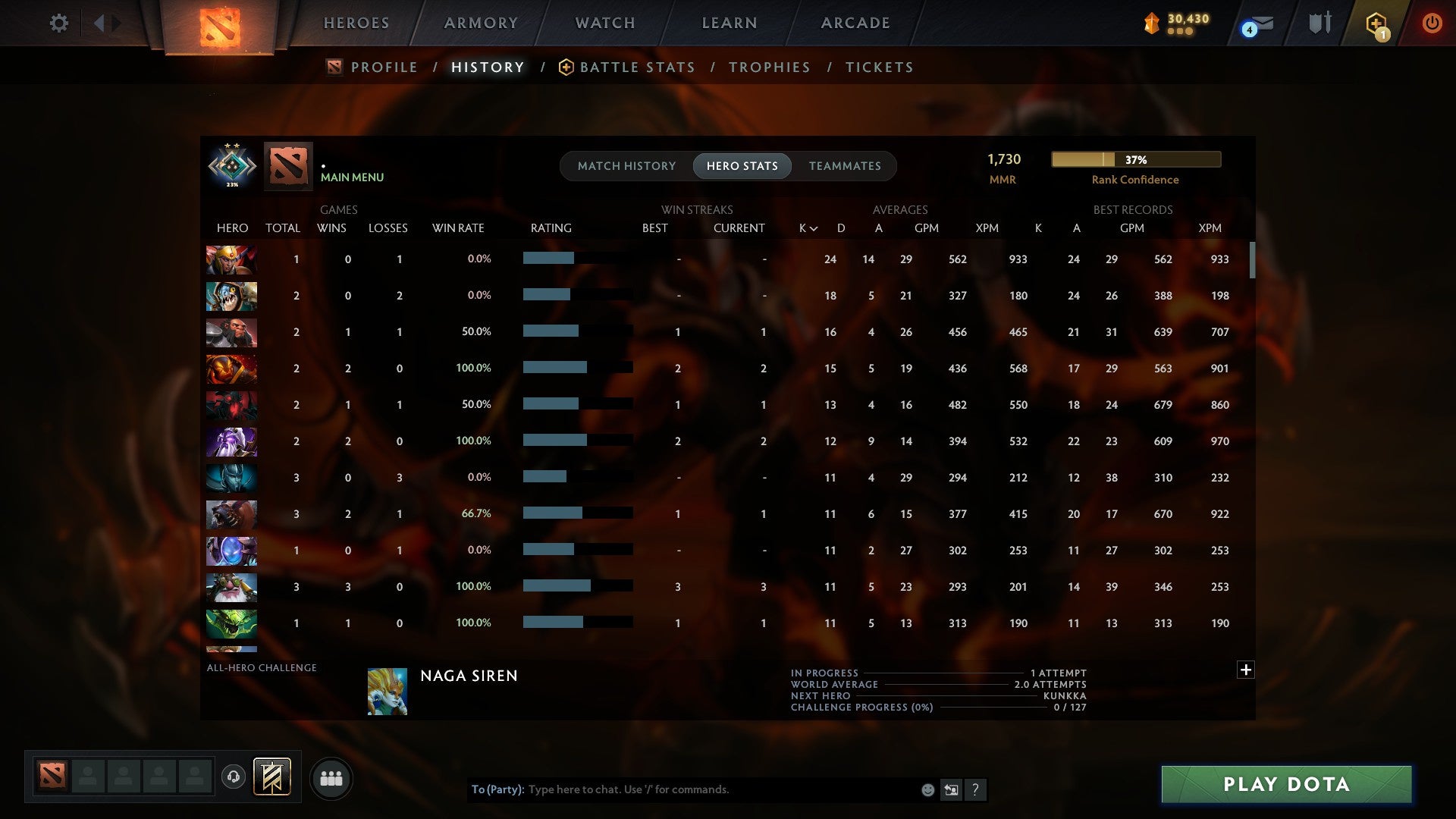The height and width of the screenshot is (819, 1456).
Task: Click the Rank Confidence progress bar
Action: 1135,159
